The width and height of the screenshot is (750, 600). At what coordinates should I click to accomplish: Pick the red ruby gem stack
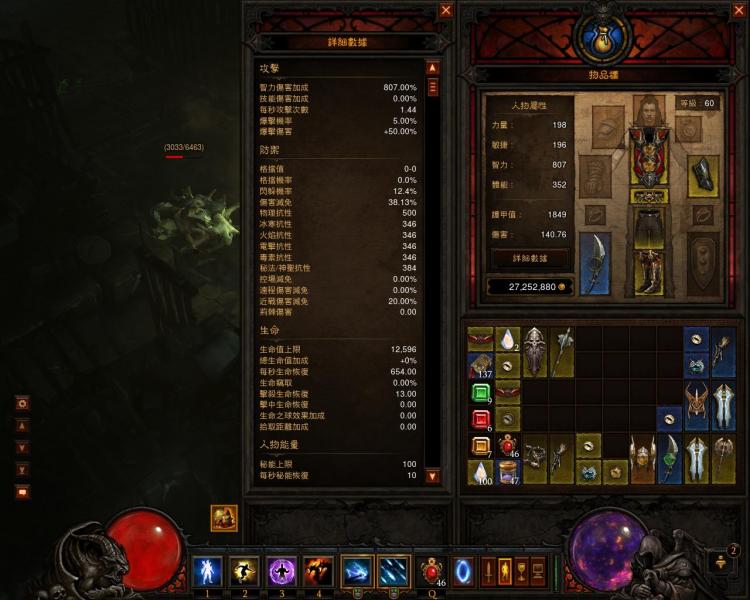481,420
